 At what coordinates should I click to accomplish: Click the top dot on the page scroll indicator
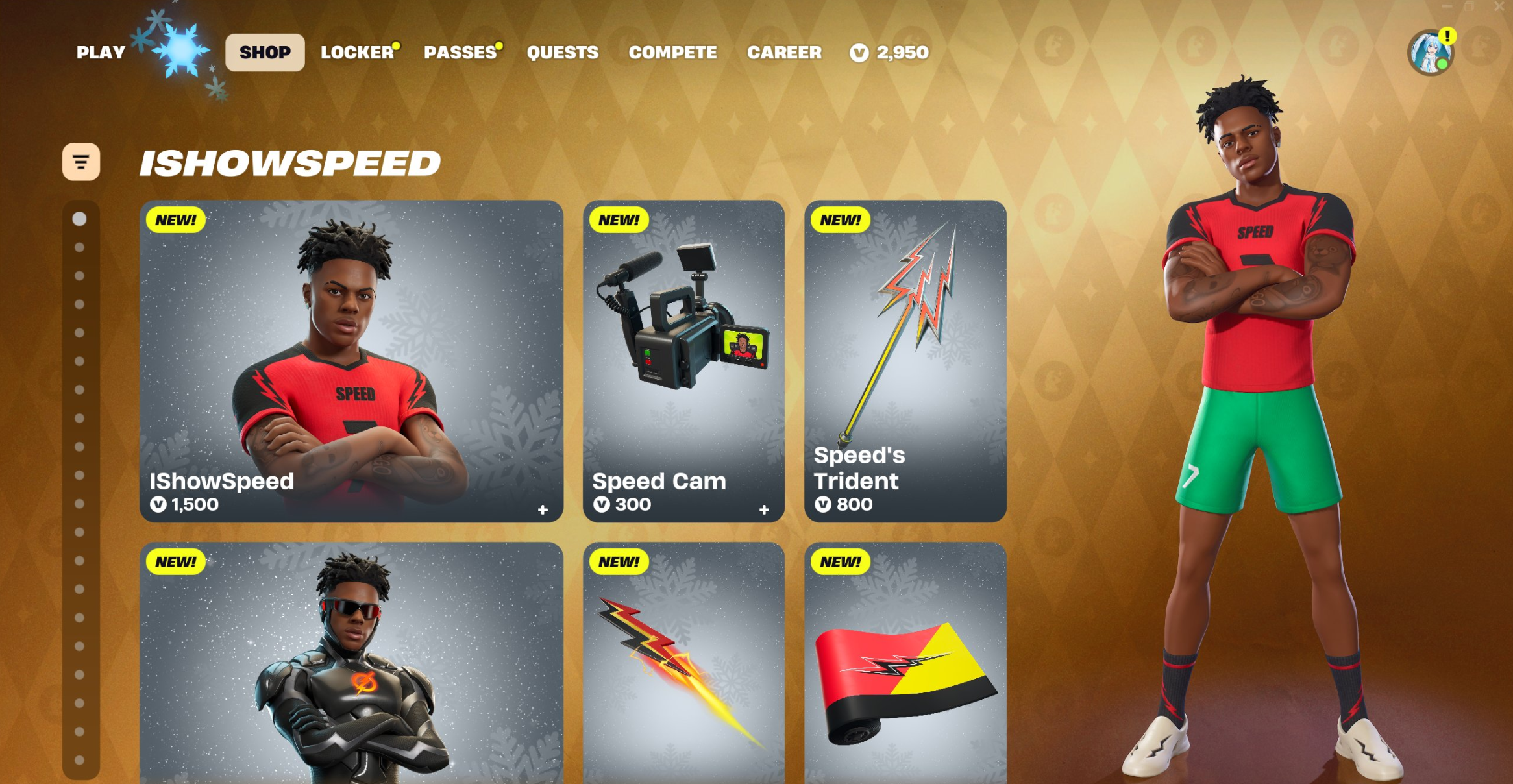[79, 219]
